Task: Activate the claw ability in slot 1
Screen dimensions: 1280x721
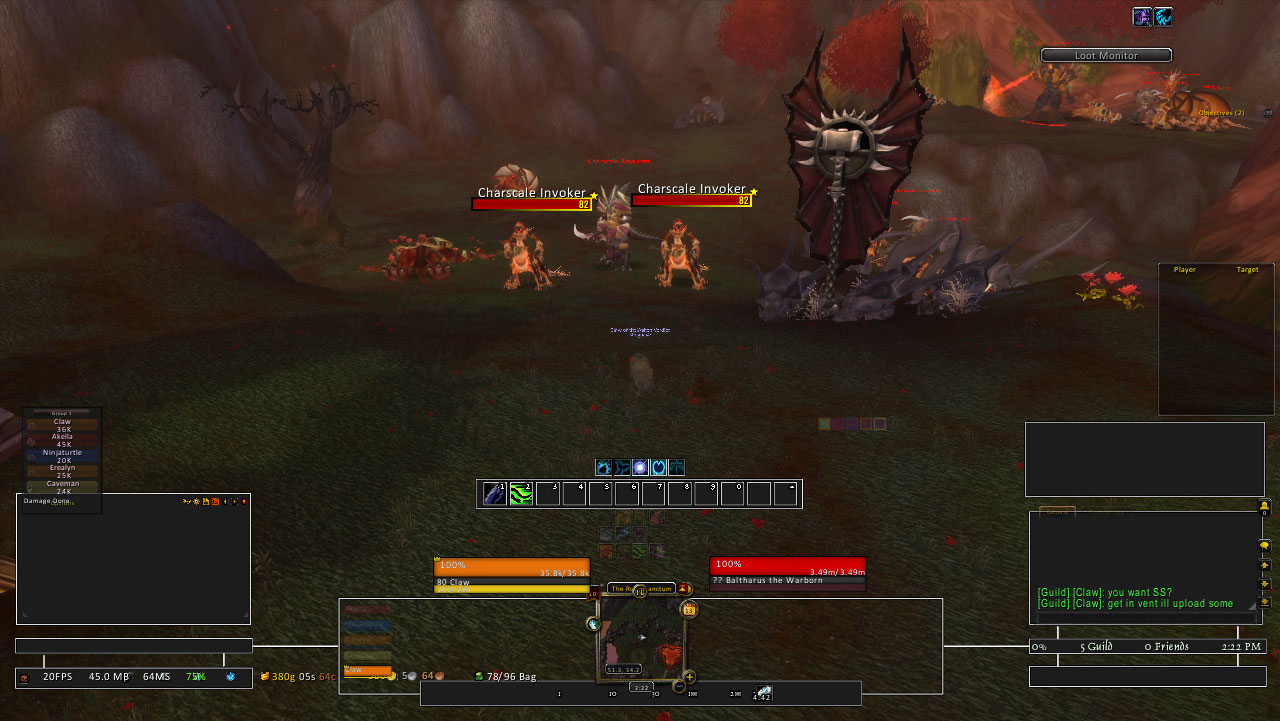Action: 495,493
